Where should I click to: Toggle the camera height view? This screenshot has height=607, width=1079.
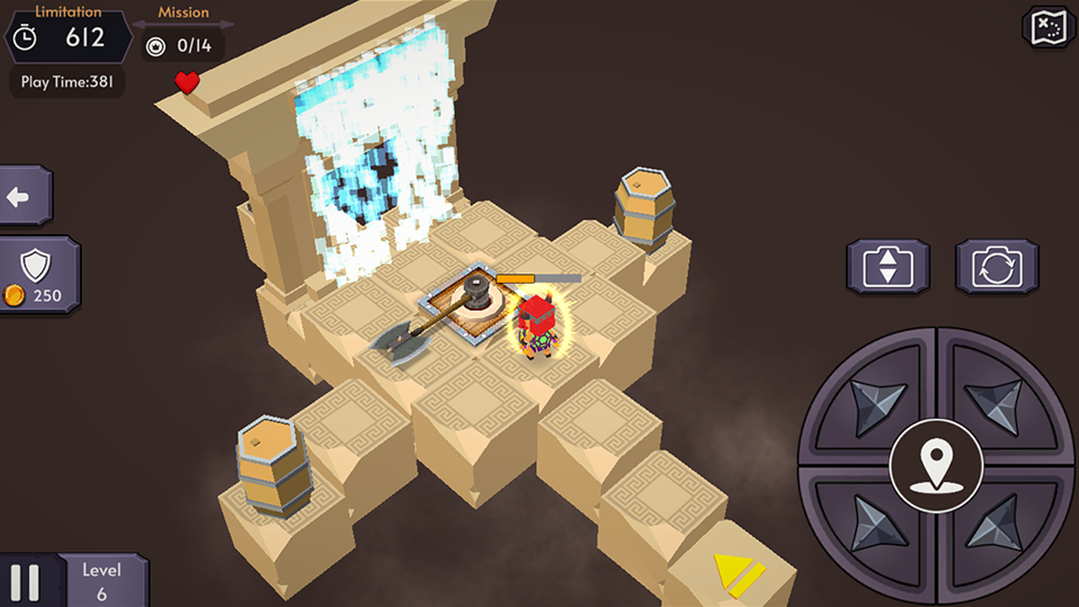(887, 267)
